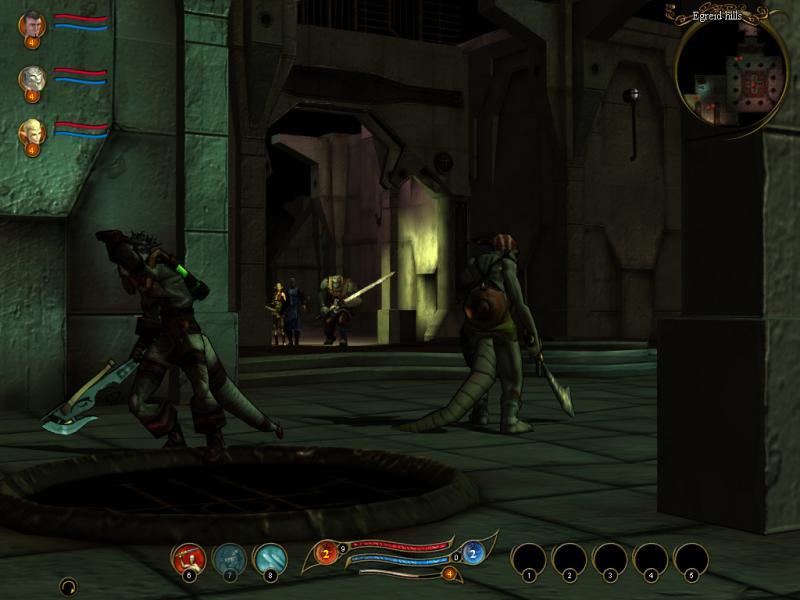Open the Egreid Falls minimap
Screen dimensions: 800x600
coord(731,70)
